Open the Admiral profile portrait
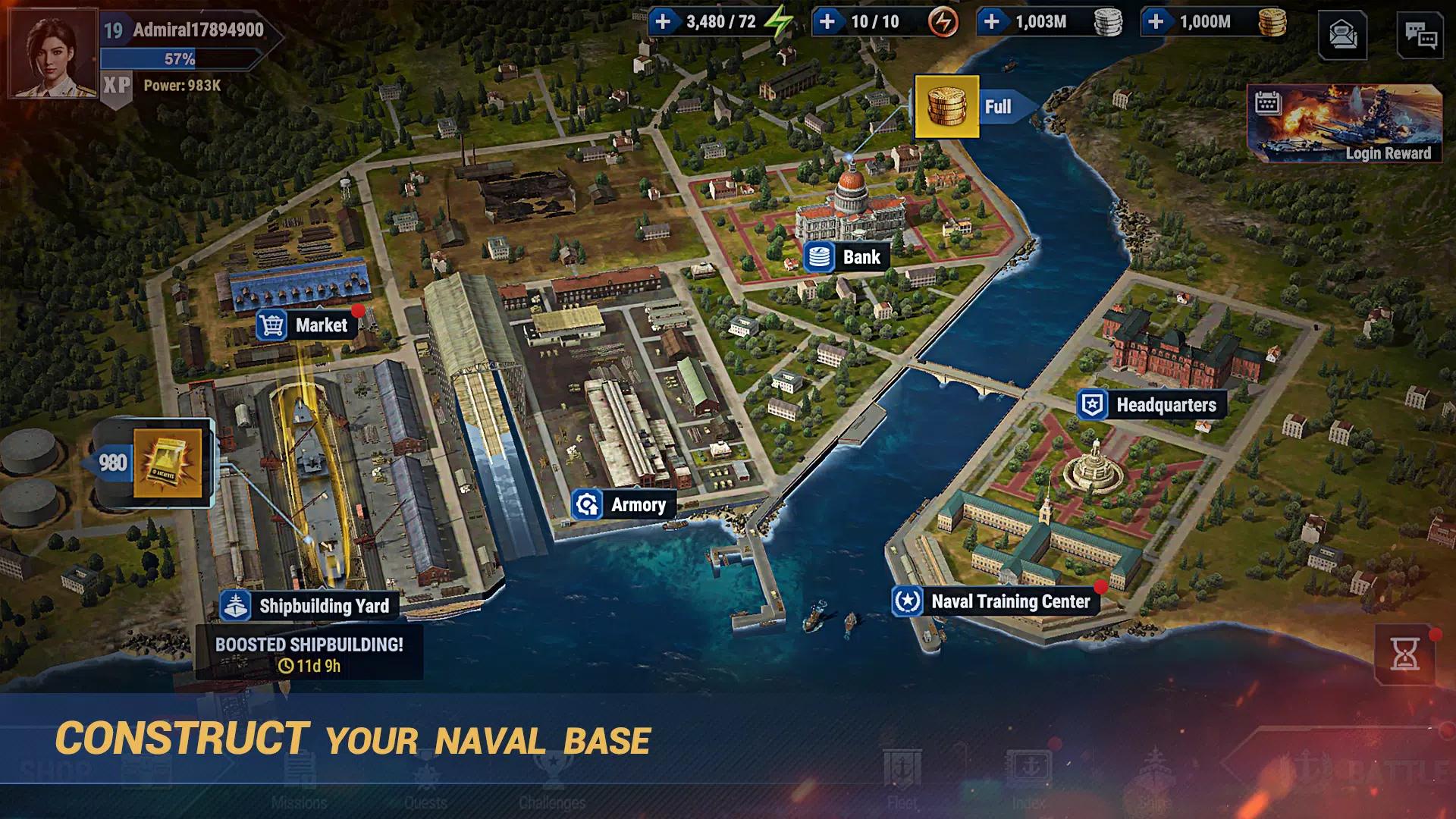 coord(52,53)
